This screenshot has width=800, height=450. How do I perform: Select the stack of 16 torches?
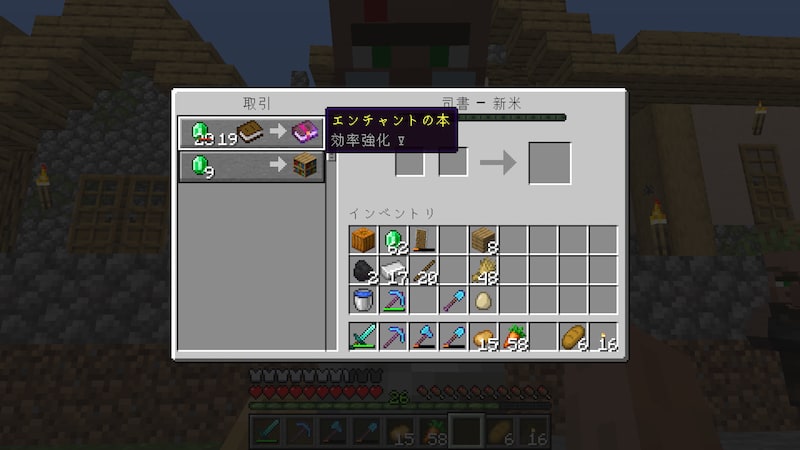tap(603, 337)
